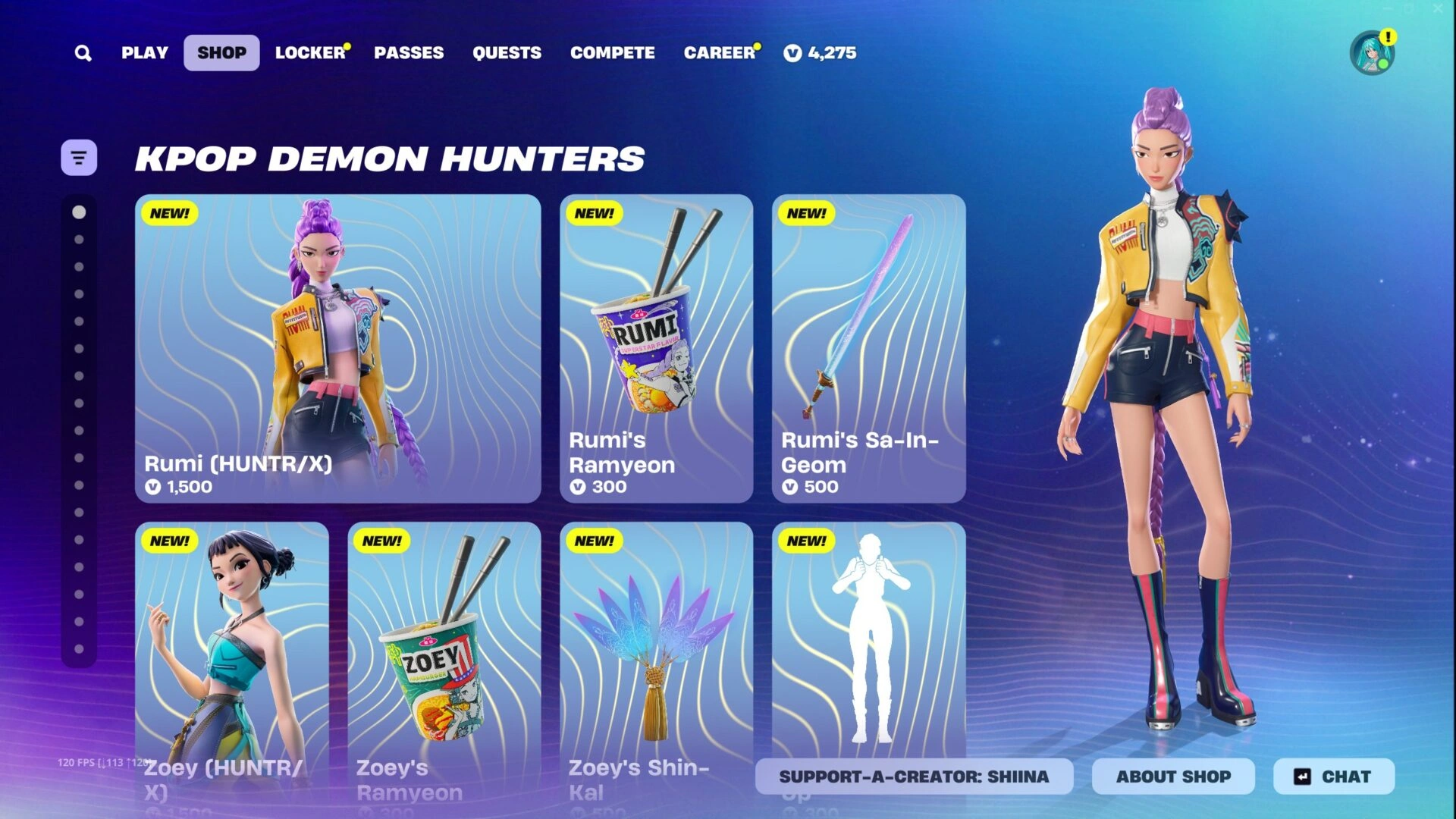
Task: Open the search magnifier icon
Action: coord(83,52)
